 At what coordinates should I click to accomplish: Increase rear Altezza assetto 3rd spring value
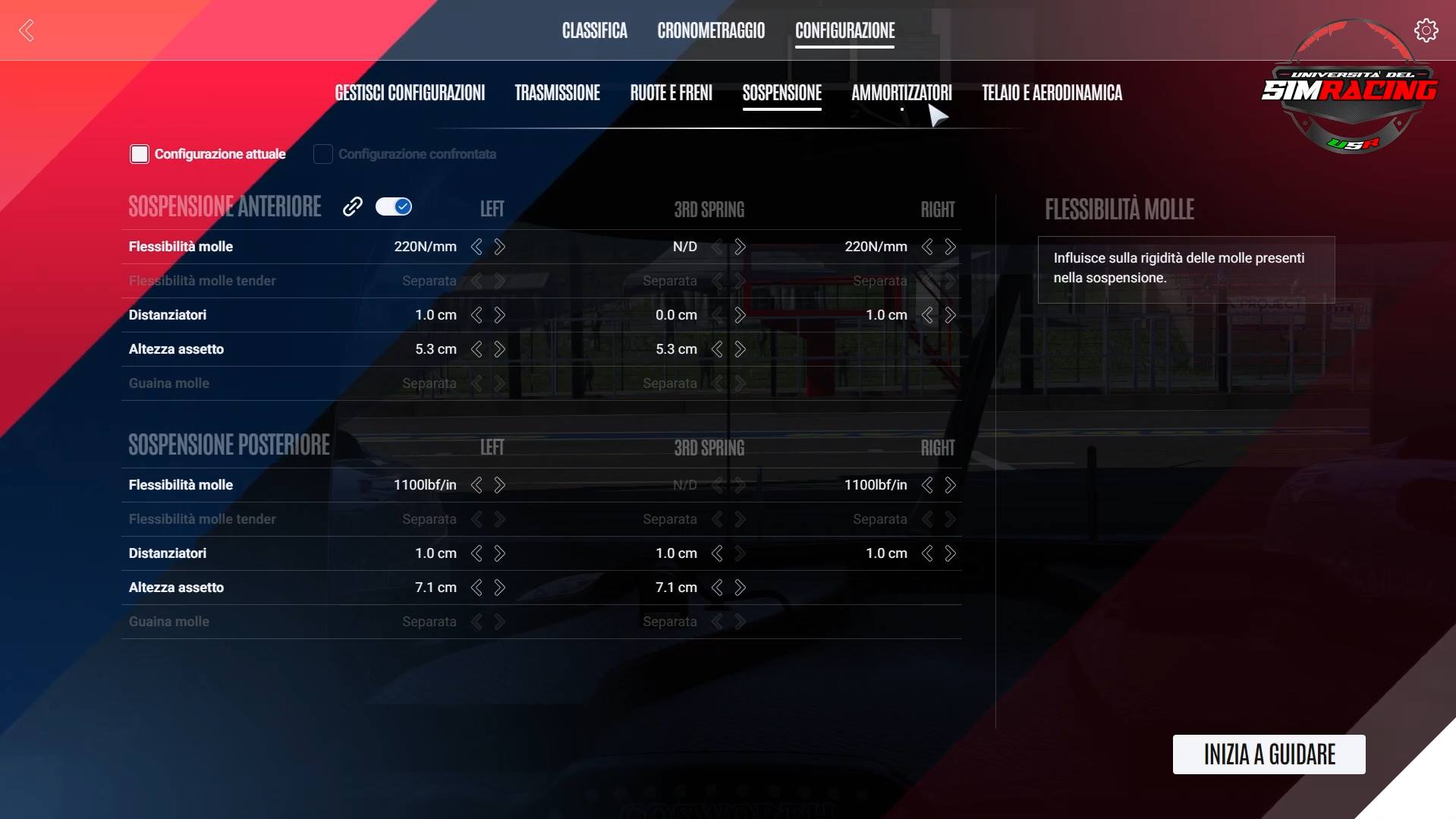pos(740,587)
